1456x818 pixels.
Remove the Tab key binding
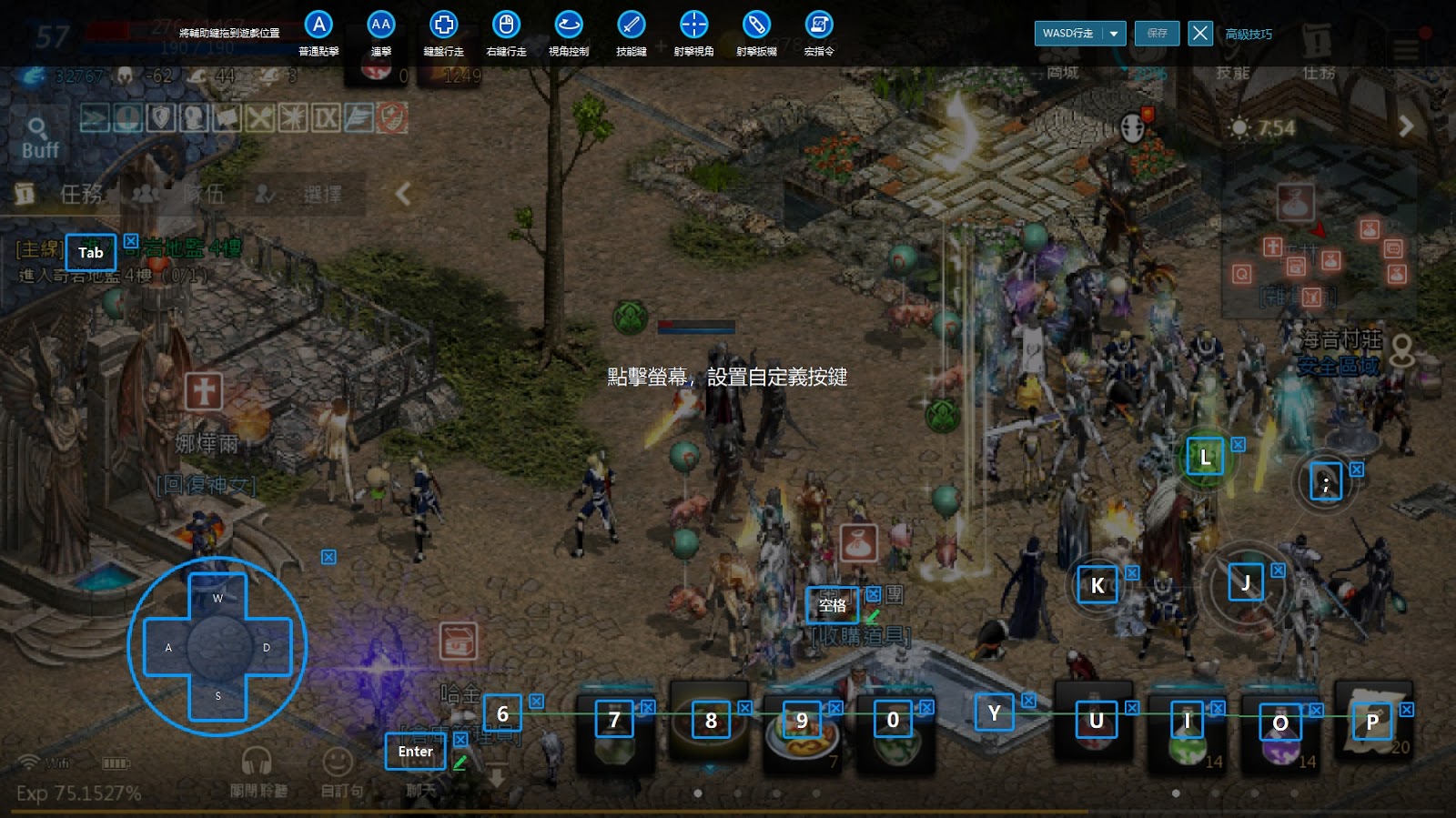131,241
